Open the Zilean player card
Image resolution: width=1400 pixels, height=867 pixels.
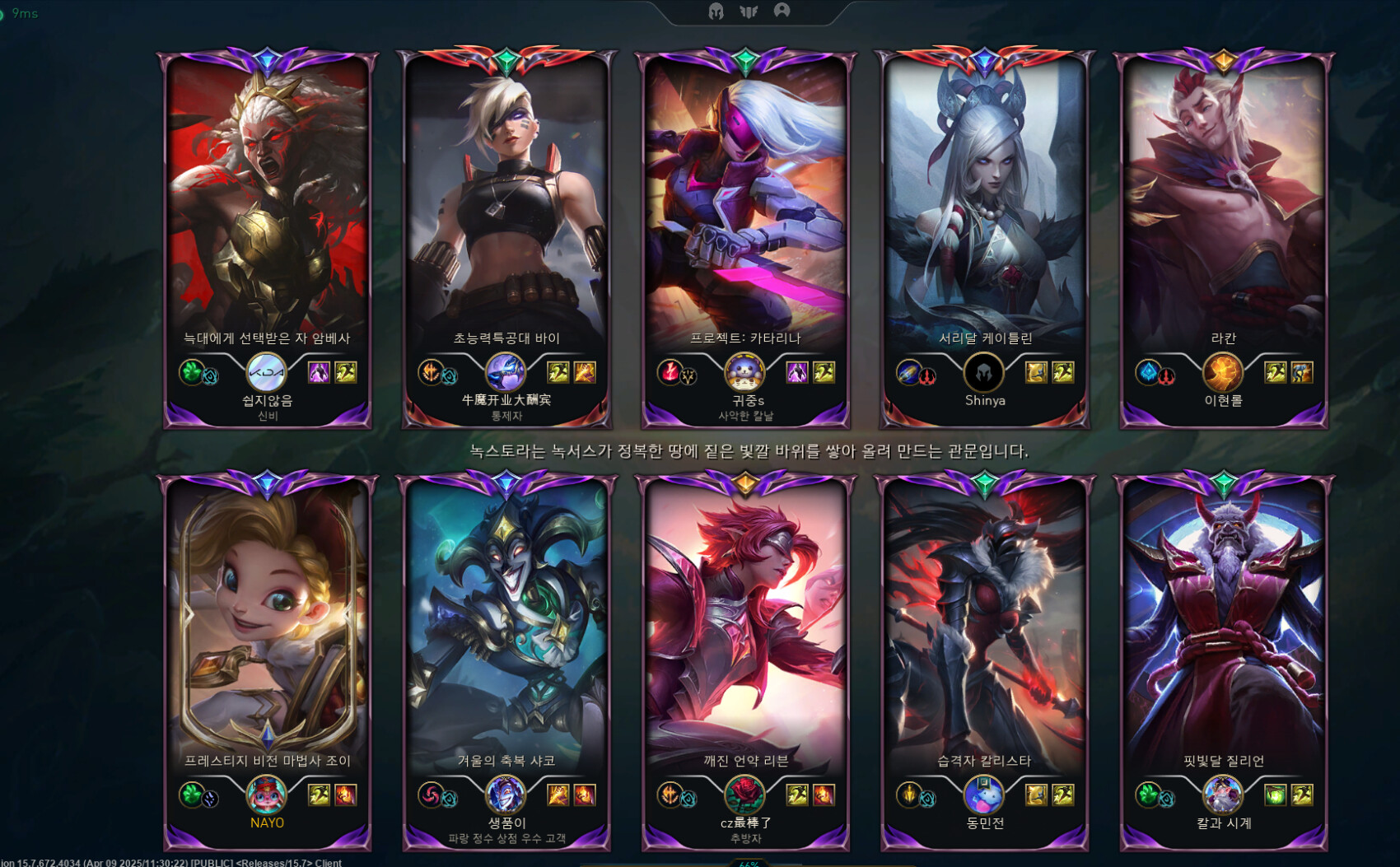[x=1223, y=626]
